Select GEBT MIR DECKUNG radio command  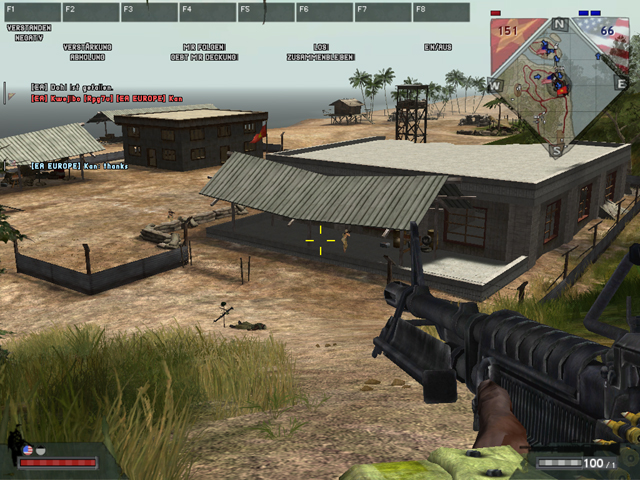[x=204, y=57]
